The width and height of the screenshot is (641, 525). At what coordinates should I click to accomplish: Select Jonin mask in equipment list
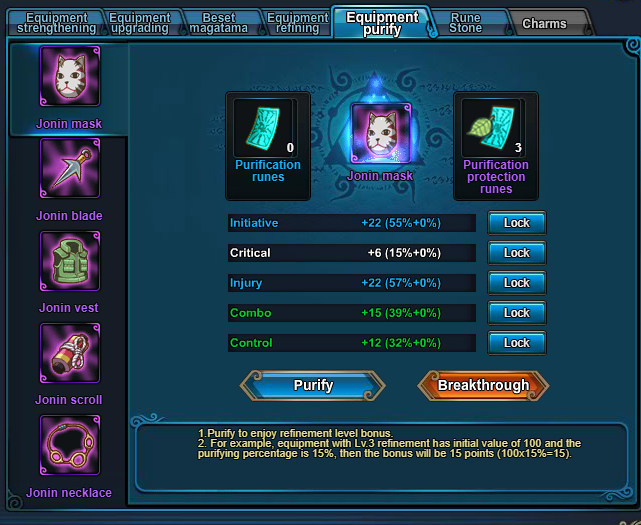[x=70, y=78]
